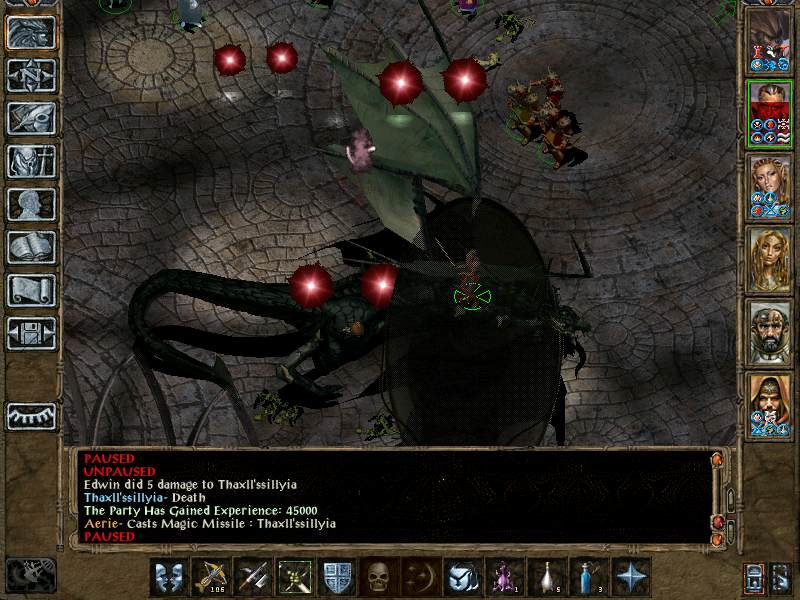Image resolution: width=800 pixels, height=600 pixels.
Task: Open the mage spellbook
Action: click(x=32, y=247)
